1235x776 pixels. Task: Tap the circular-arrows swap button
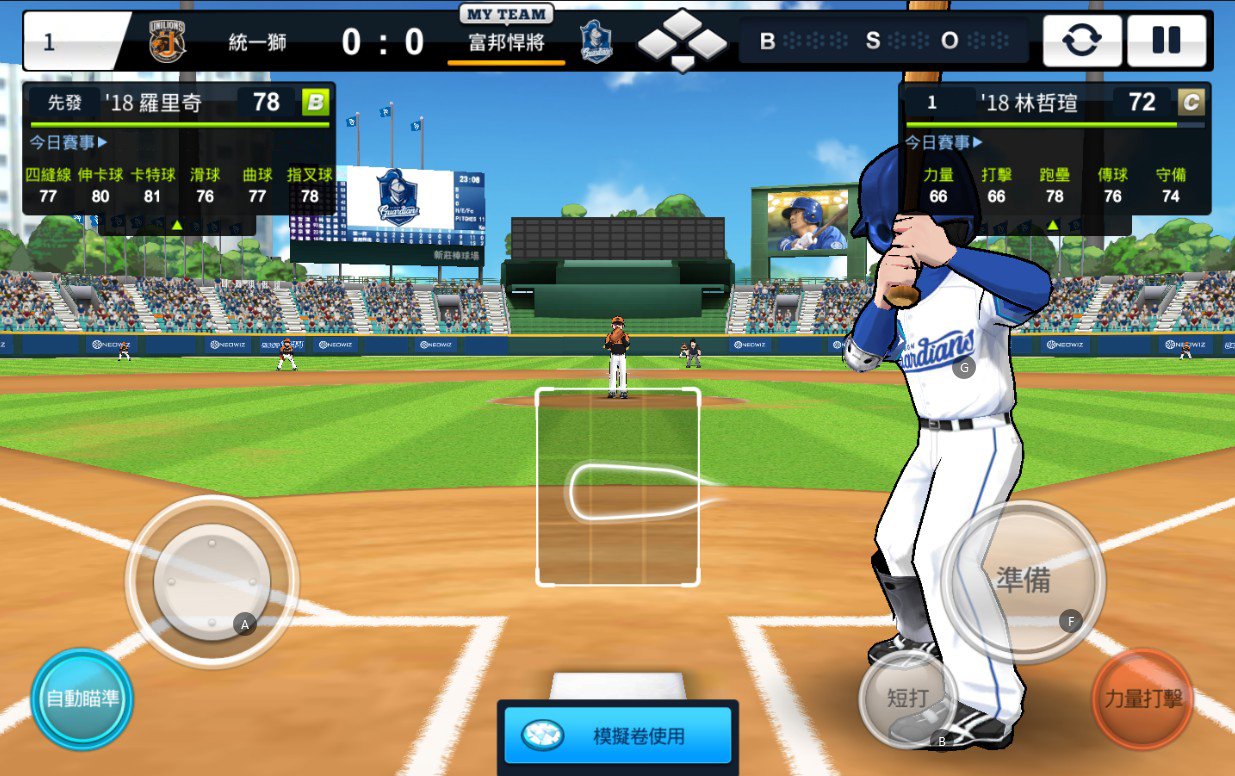1082,40
